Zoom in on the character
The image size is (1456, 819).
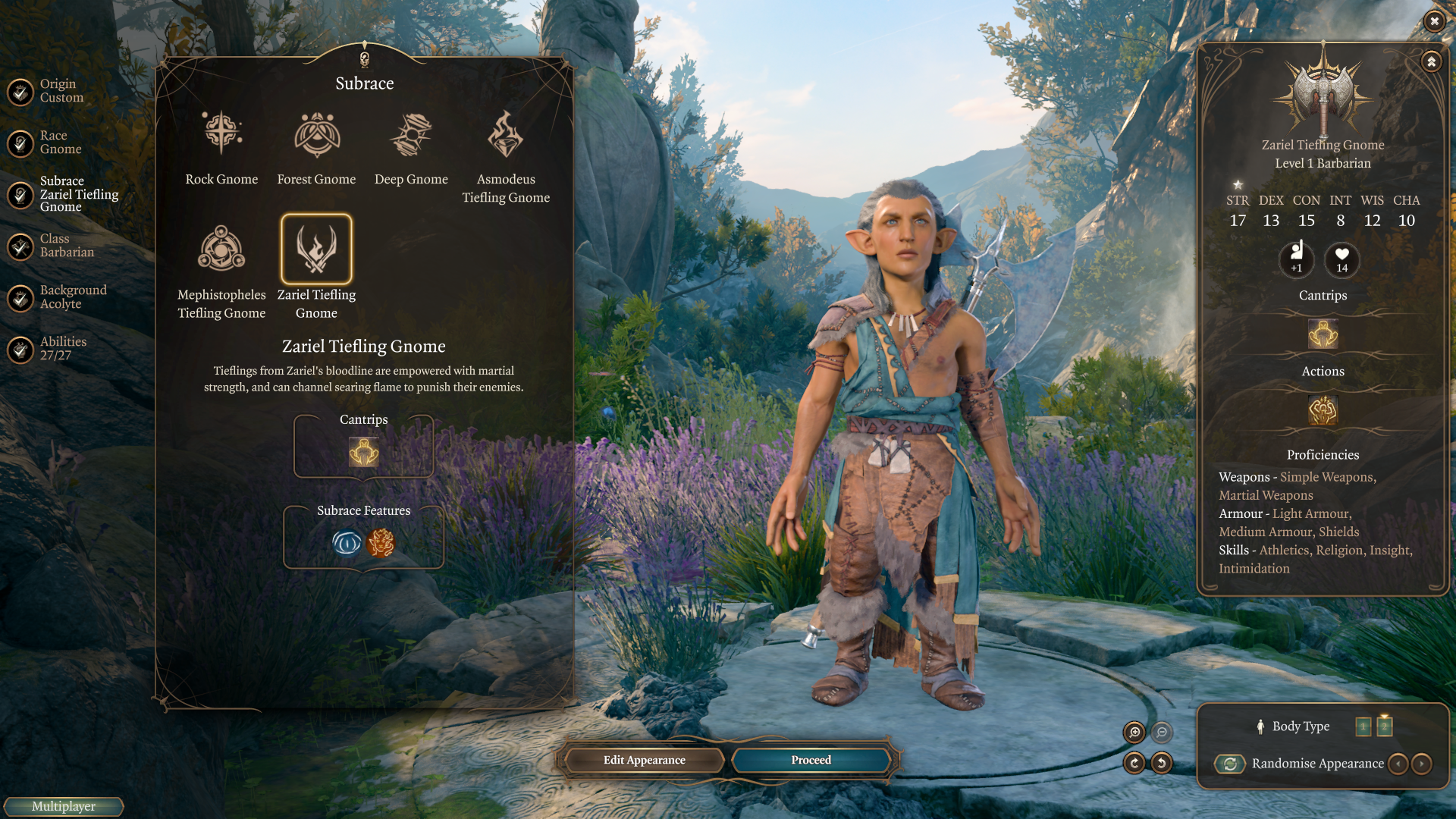(x=1134, y=732)
